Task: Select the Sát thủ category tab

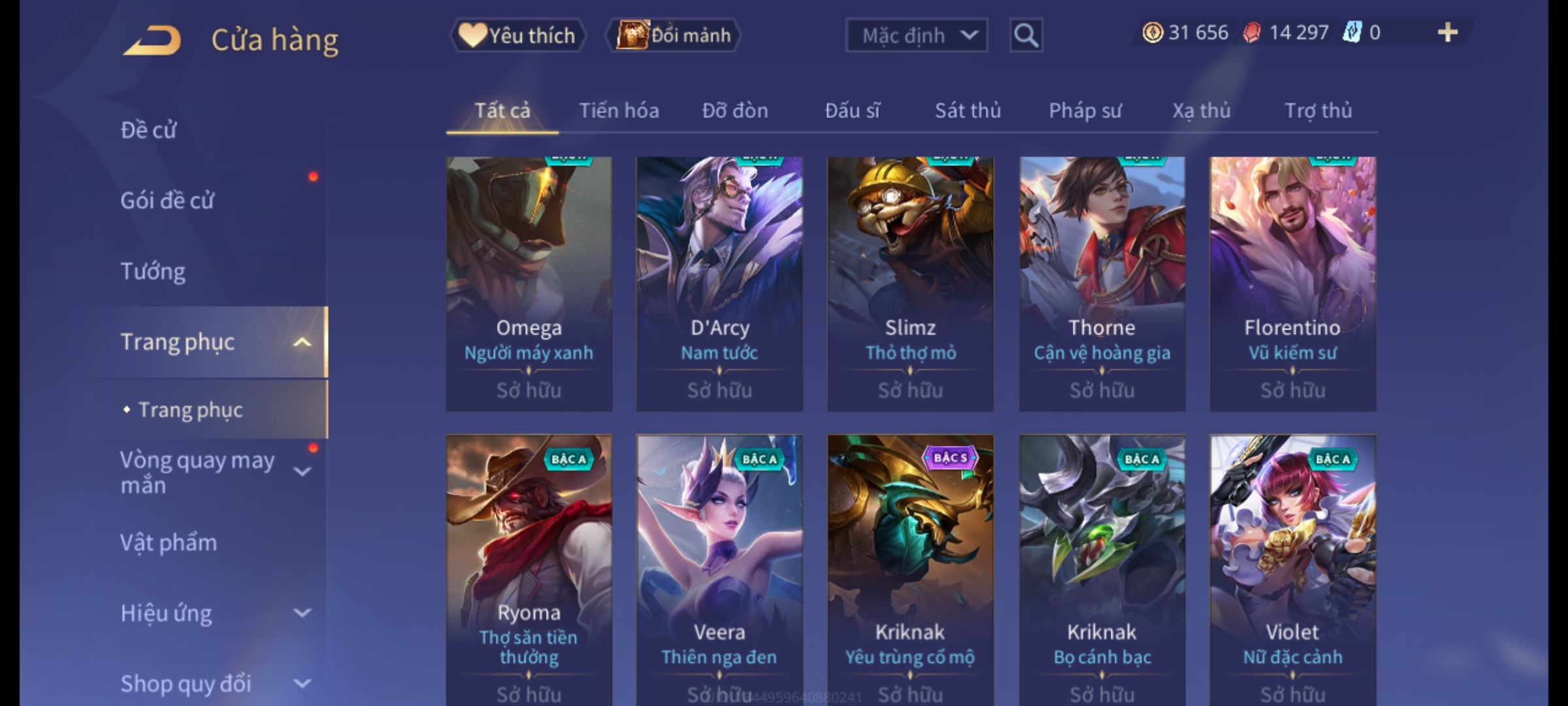Action: point(968,110)
